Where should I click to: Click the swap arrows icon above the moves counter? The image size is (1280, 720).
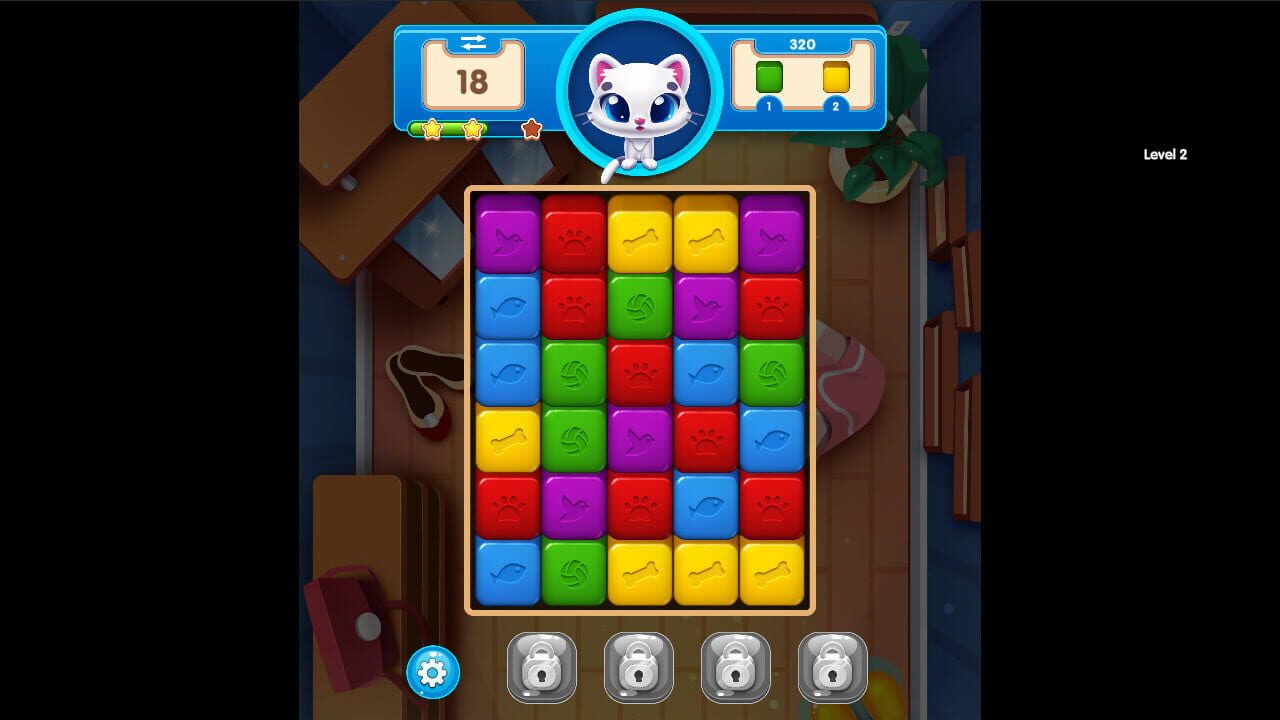coord(473,43)
